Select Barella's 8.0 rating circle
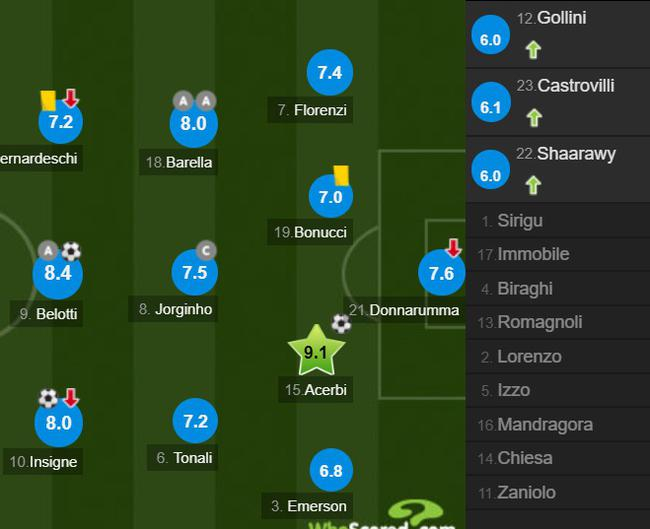The width and height of the screenshot is (650, 529). click(193, 123)
